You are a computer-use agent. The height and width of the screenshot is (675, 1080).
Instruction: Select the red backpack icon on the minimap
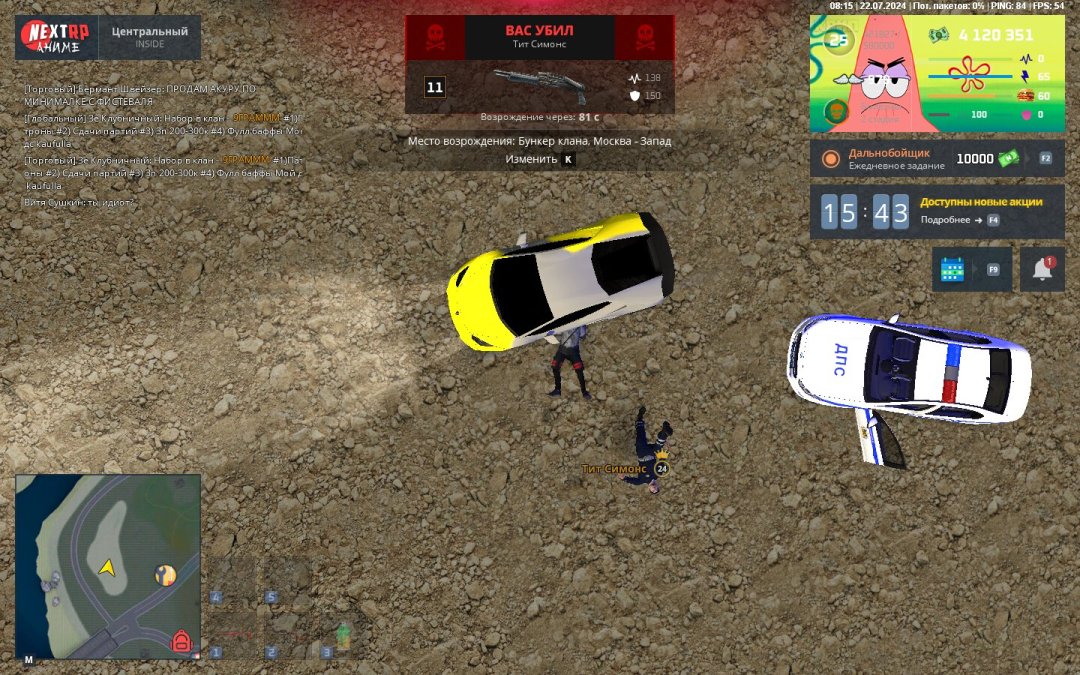tap(182, 641)
